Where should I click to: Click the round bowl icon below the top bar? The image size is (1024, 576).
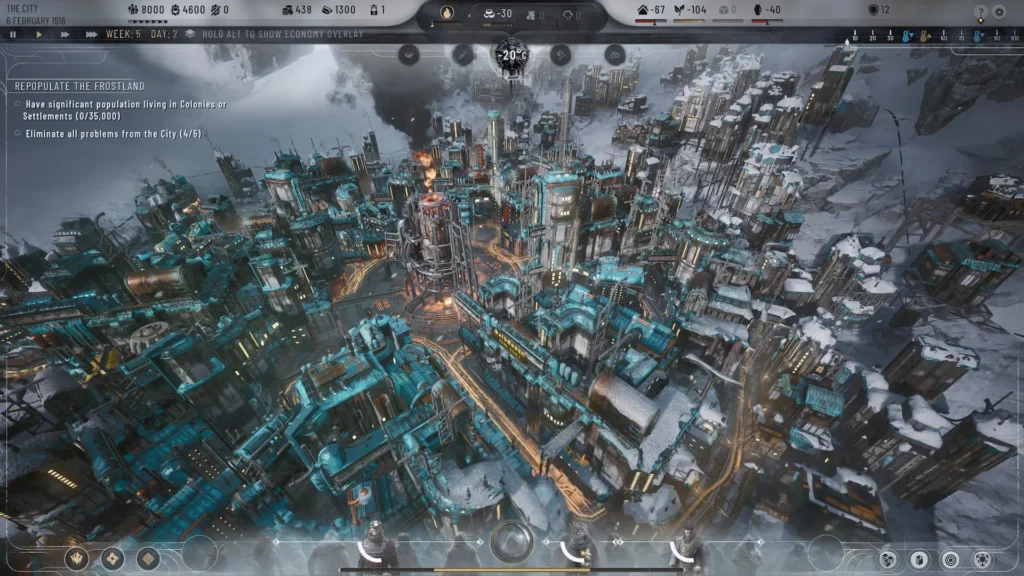[x=408, y=55]
